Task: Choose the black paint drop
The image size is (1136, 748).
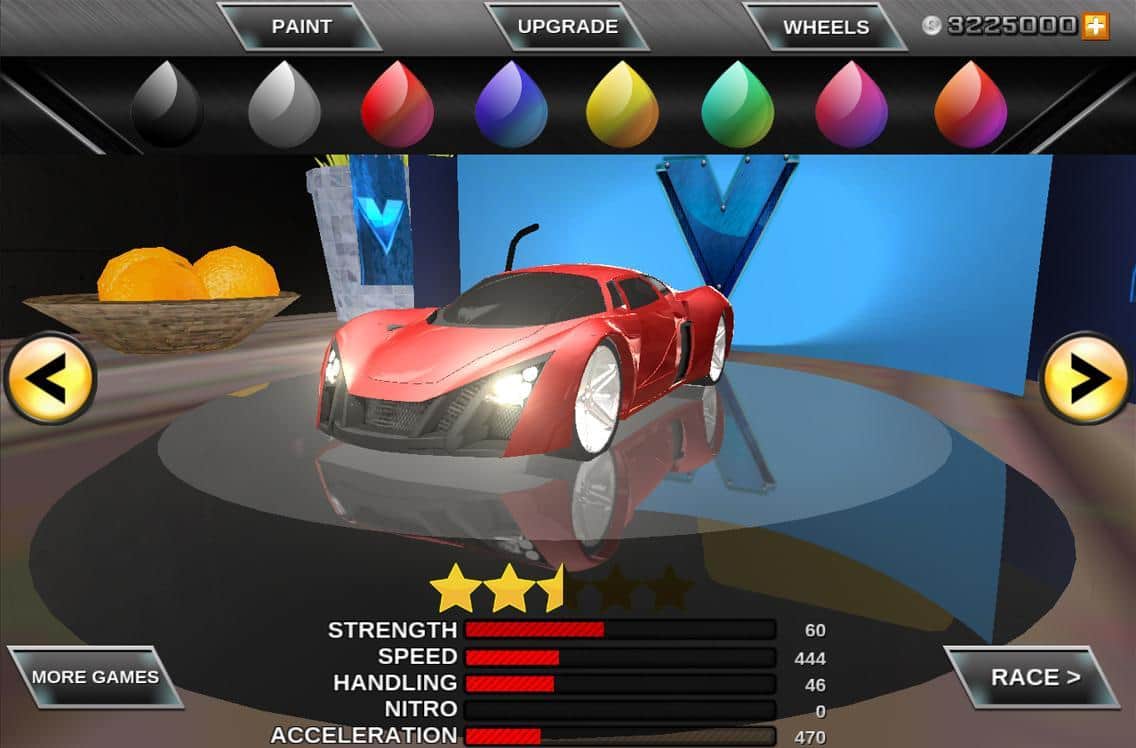Action: point(167,105)
